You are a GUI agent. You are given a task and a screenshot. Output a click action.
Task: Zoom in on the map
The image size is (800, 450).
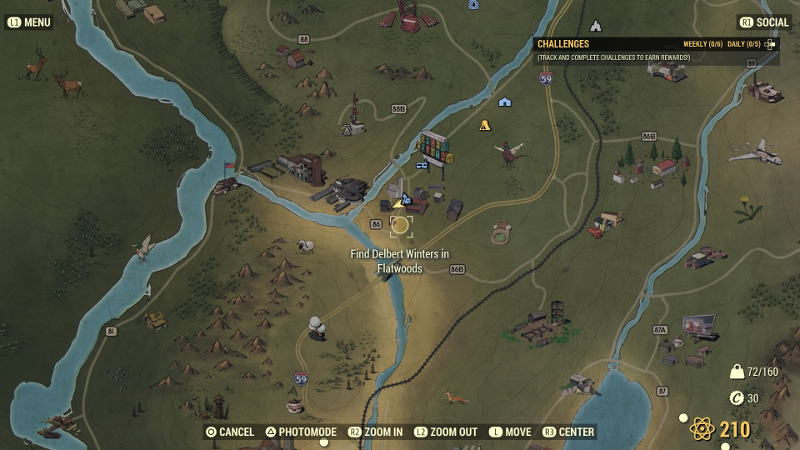pyautogui.click(x=375, y=432)
